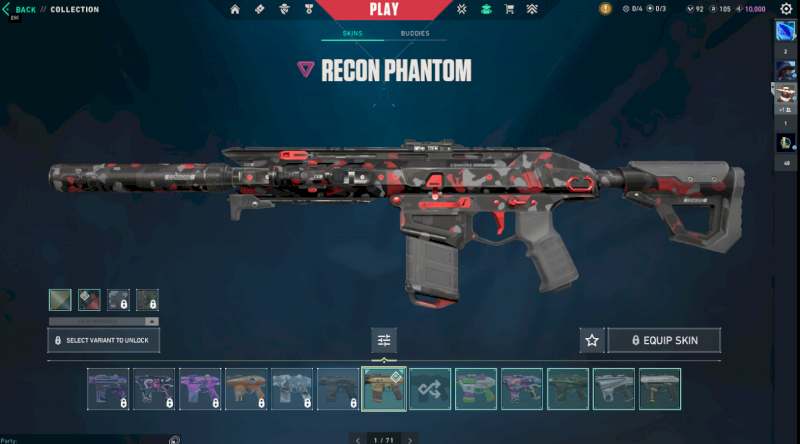Select the Skins tab
The width and height of the screenshot is (800, 444).
(x=351, y=33)
